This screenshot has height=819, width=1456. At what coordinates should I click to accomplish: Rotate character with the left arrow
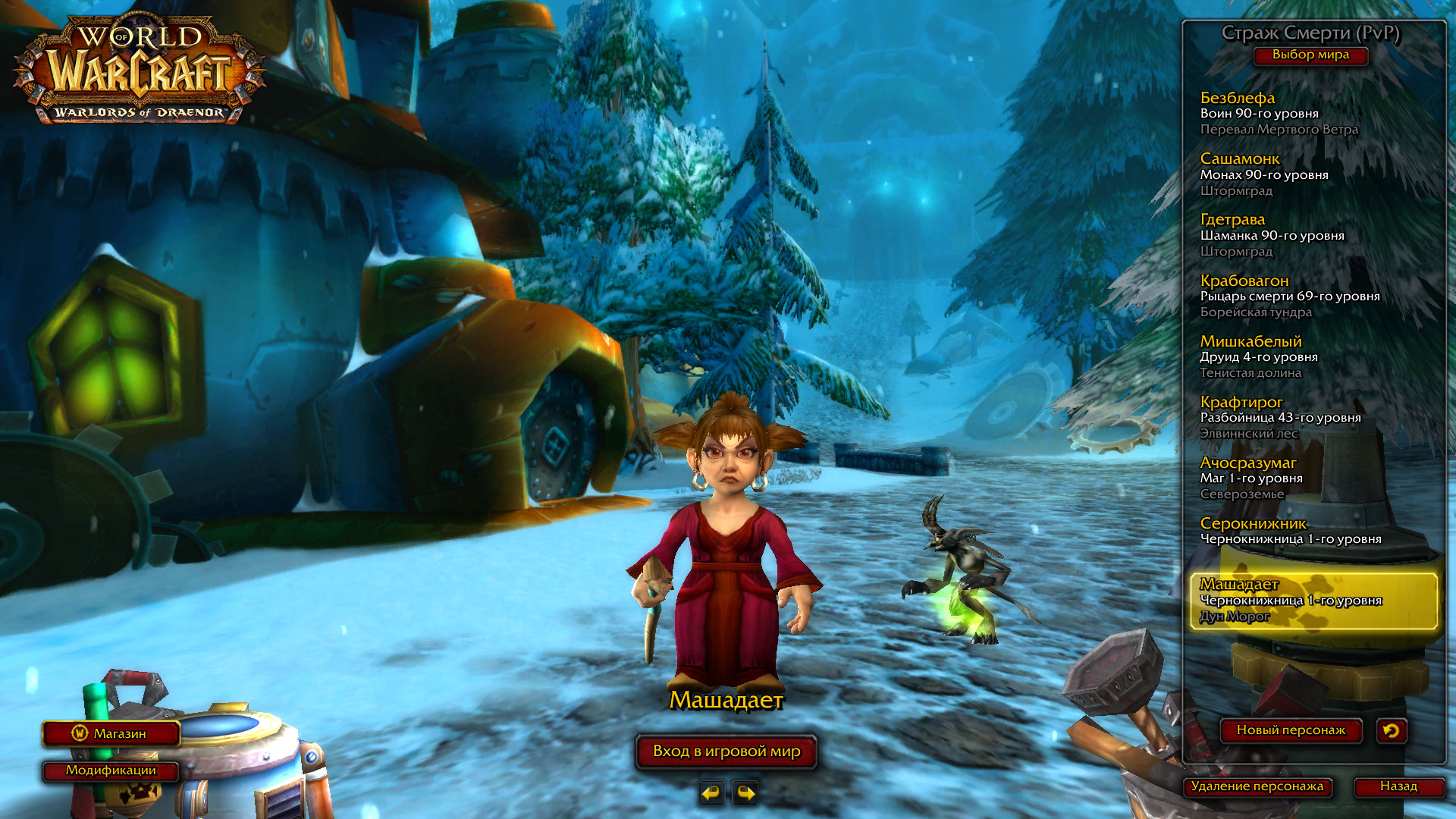pyautogui.click(x=711, y=793)
